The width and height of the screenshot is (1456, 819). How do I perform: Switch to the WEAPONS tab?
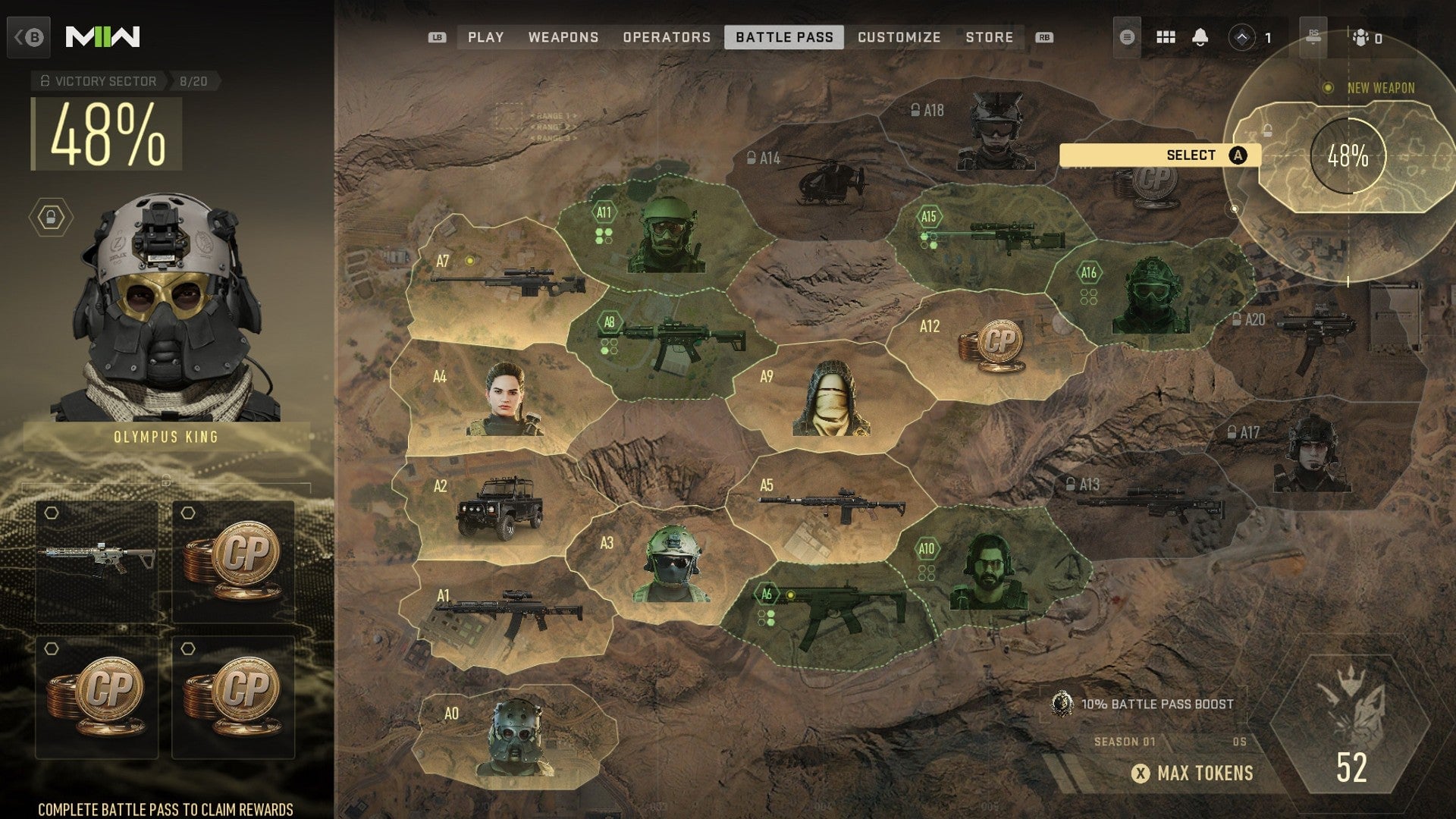566,36
